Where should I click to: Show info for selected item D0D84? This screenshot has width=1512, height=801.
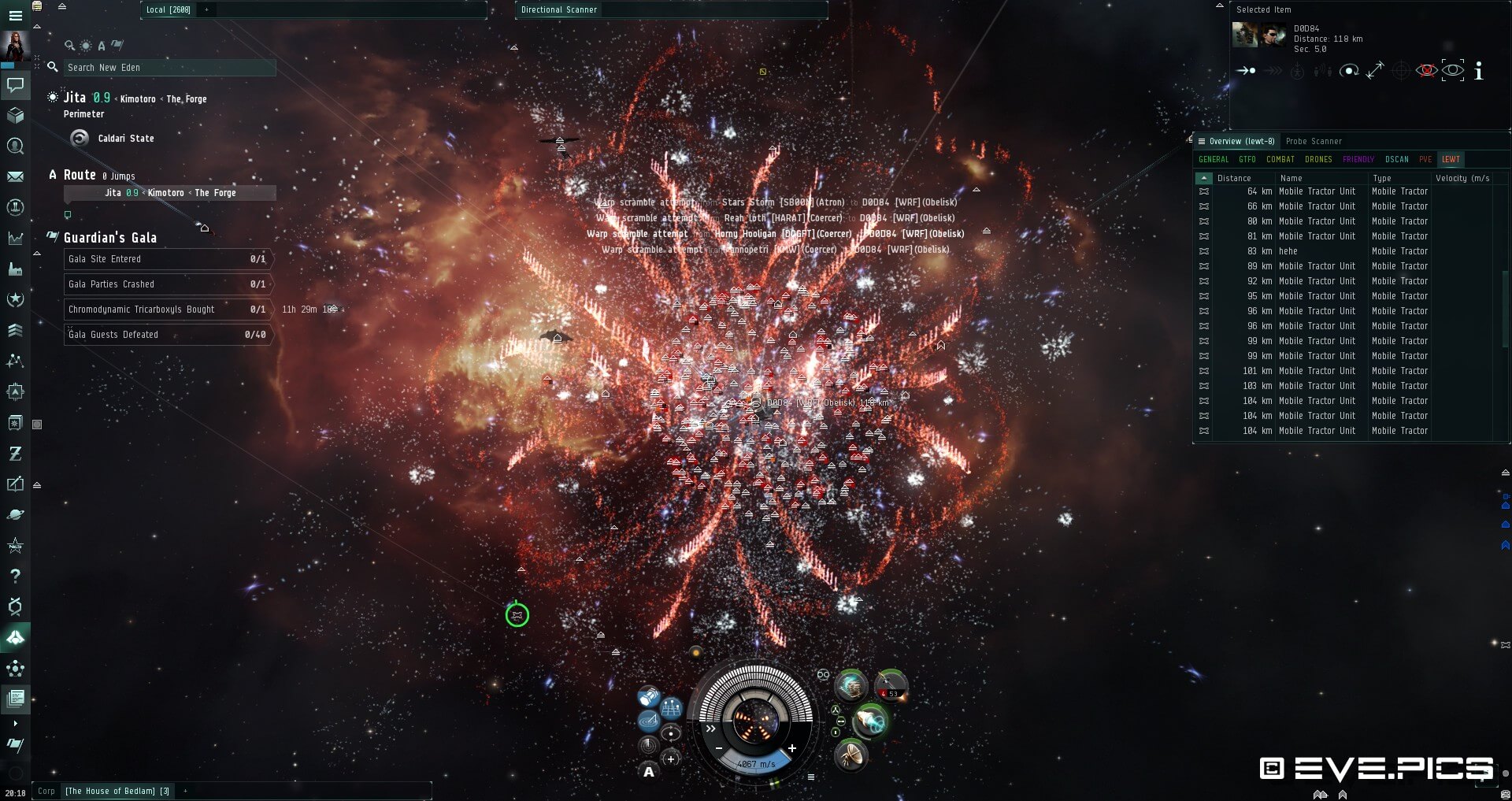(1478, 71)
